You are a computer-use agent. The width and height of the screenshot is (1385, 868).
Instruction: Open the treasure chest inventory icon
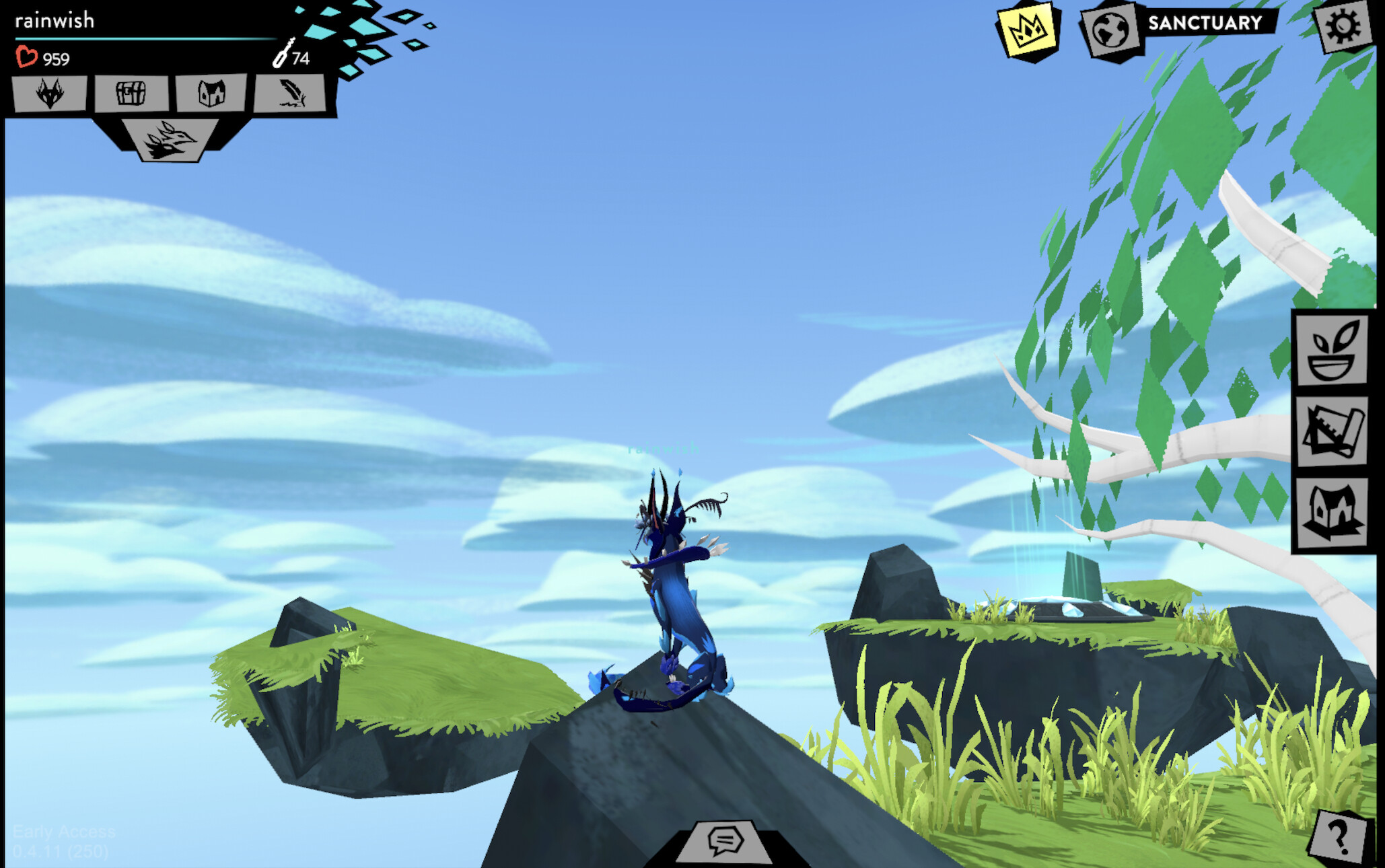pyautogui.click(x=132, y=94)
